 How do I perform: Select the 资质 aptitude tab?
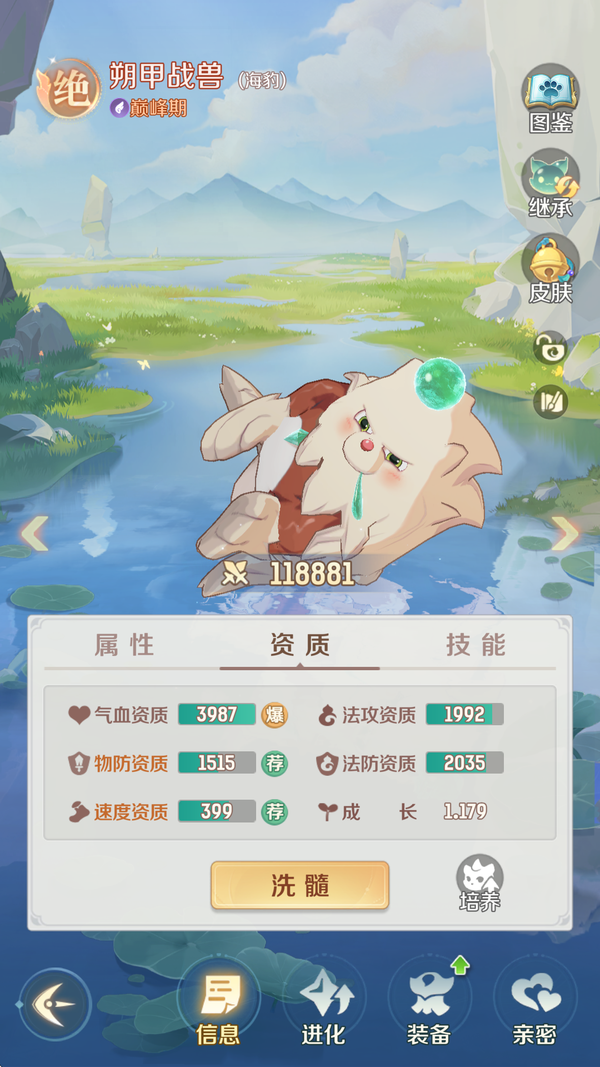click(299, 645)
